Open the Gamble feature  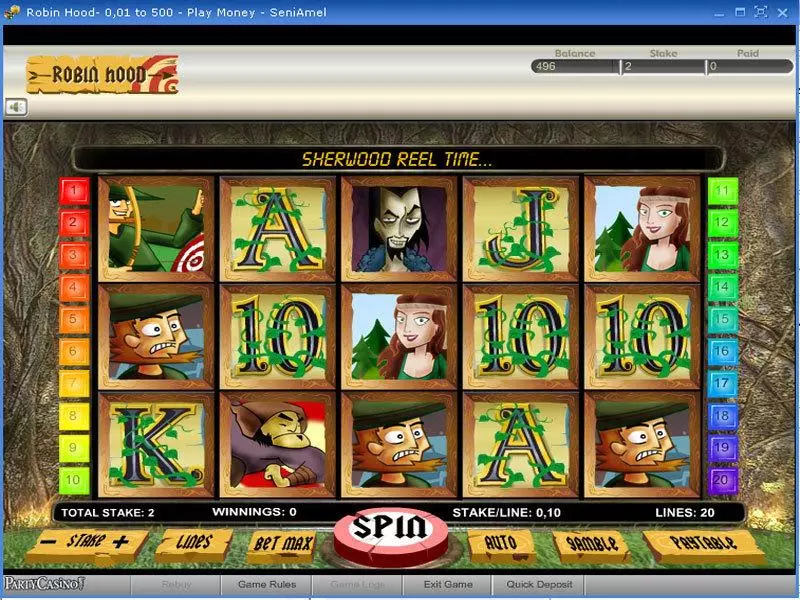pos(590,543)
